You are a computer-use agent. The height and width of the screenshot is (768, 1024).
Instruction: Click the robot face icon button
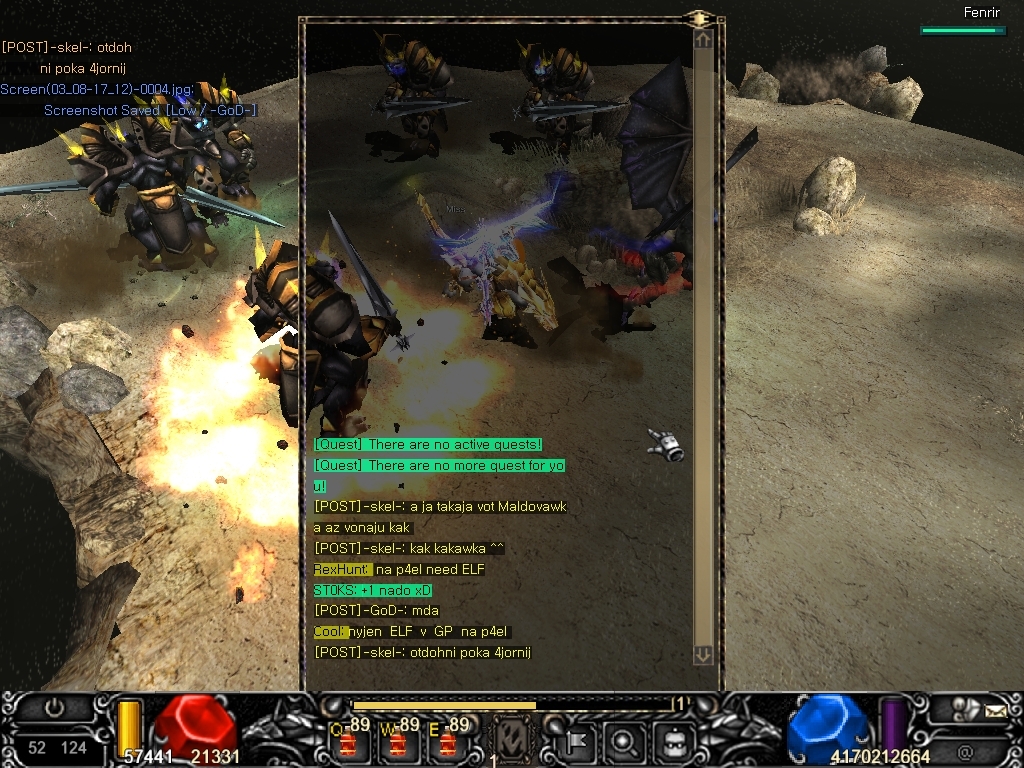coord(672,743)
